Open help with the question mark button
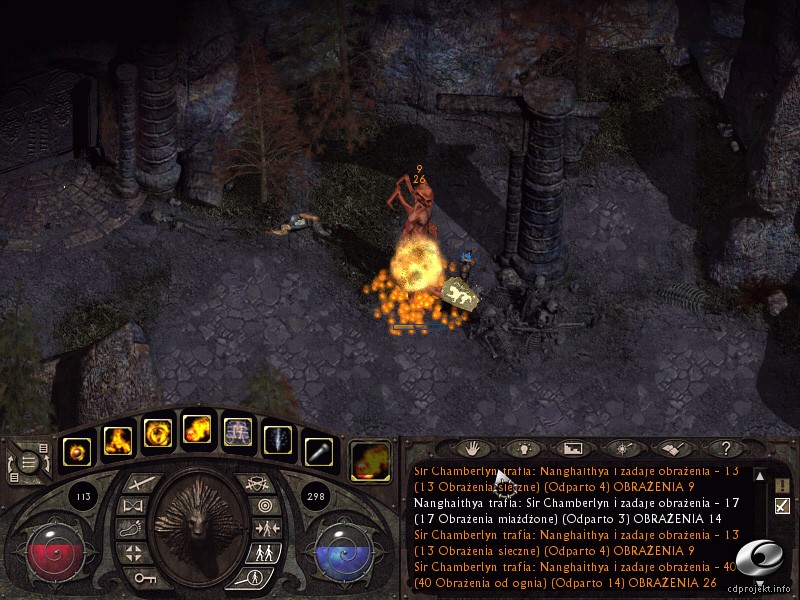 click(727, 448)
